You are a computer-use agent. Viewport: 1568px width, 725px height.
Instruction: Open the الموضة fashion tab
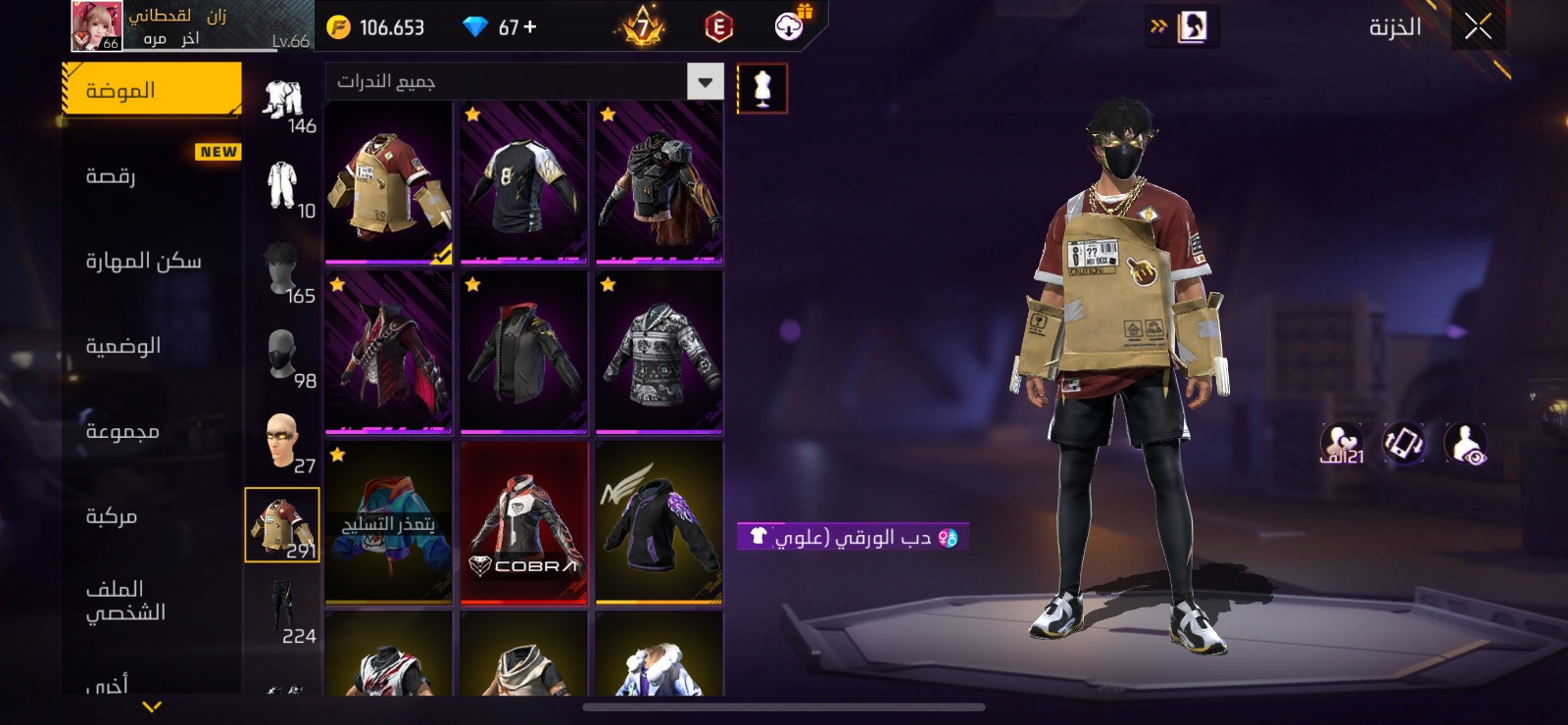[x=152, y=90]
